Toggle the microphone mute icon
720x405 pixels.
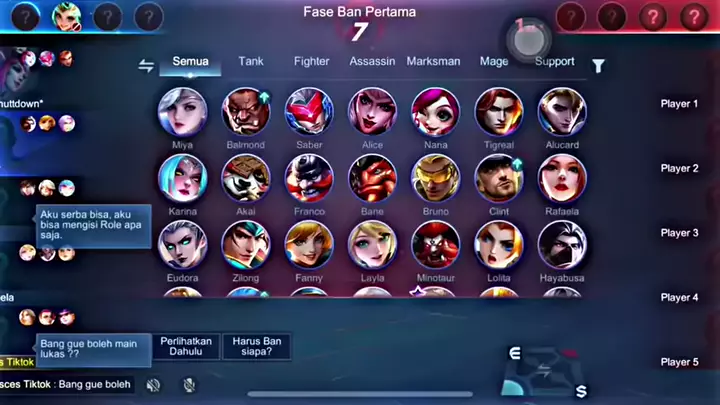[189, 384]
